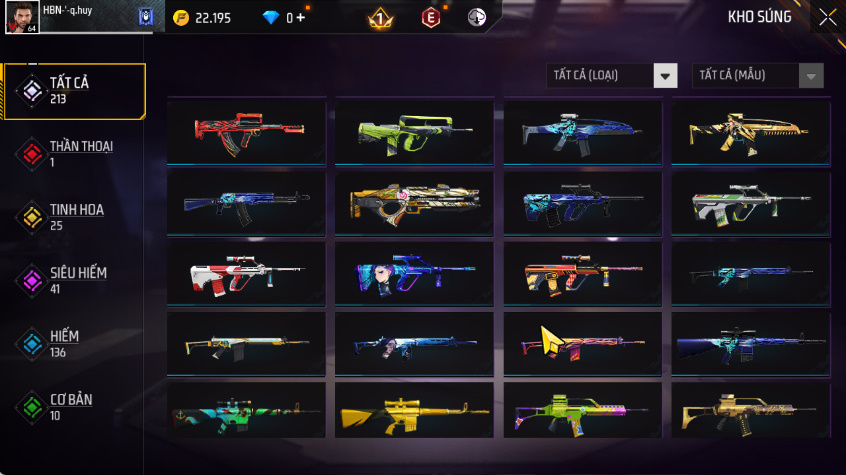Image resolution: width=846 pixels, height=475 pixels.
Task: Show the Tinh Hoa weapon skins
Action: (75, 216)
